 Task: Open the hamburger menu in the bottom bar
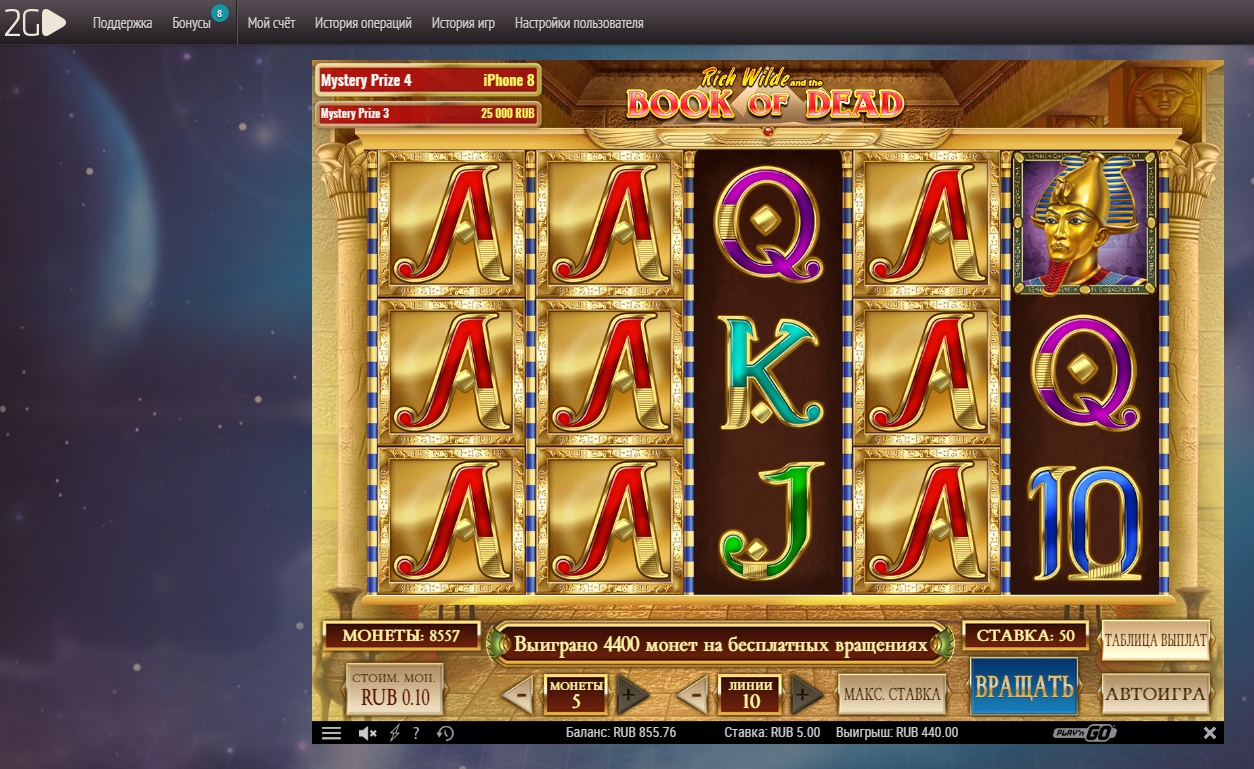pos(332,733)
